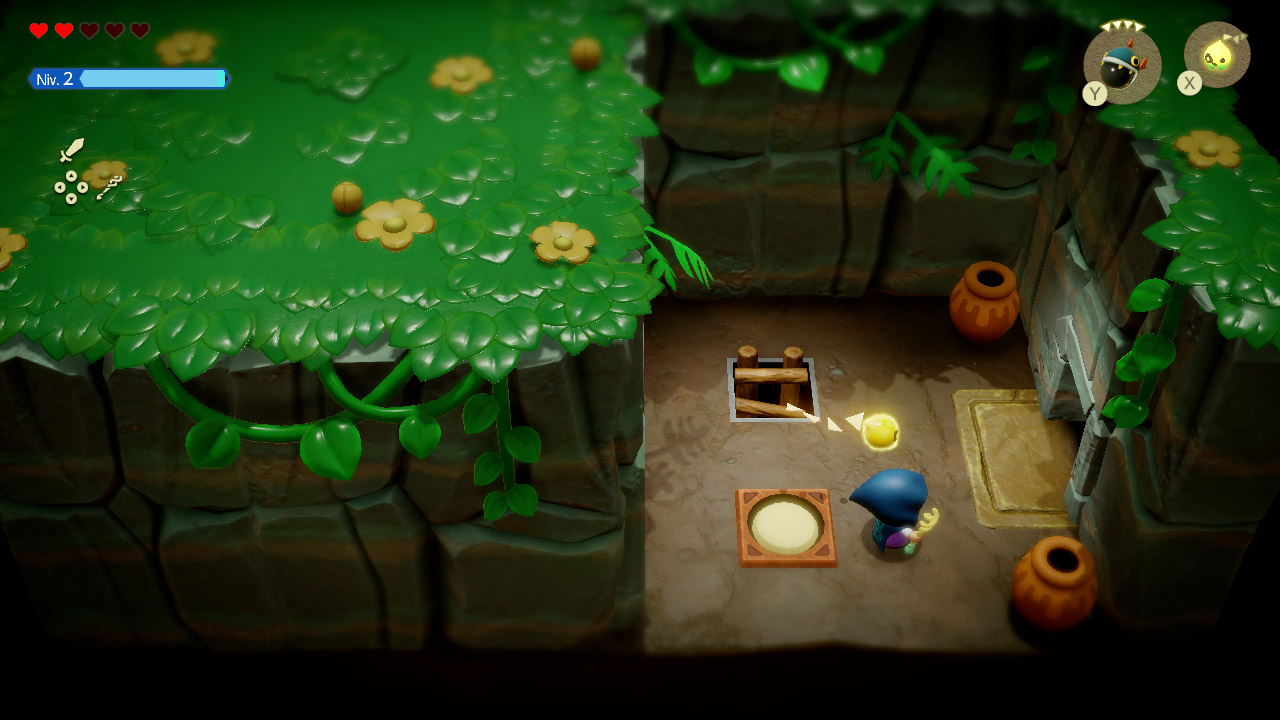This screenshot has height=720, width=1280.
Task: Activate the glowing Tri companion icon
Action: click(x=1217, y=55)
